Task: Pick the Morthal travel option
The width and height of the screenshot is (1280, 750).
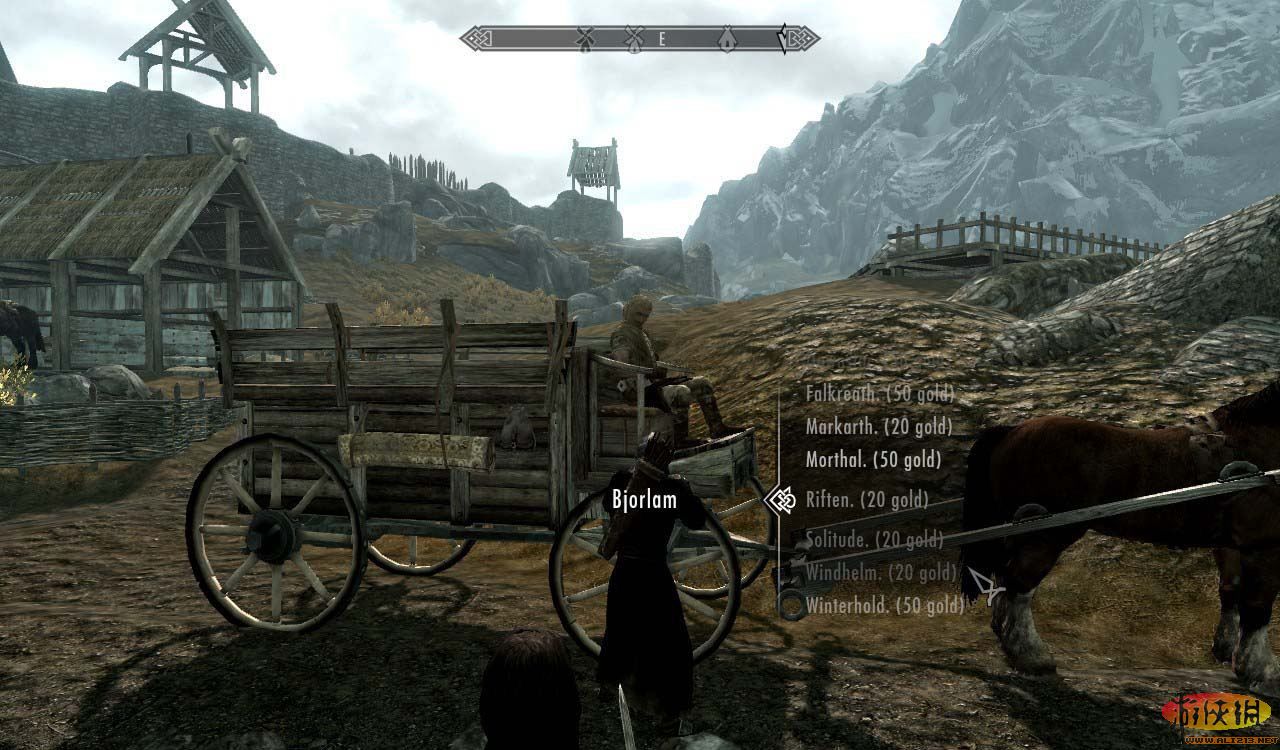Action: click(x=873, y=460)
